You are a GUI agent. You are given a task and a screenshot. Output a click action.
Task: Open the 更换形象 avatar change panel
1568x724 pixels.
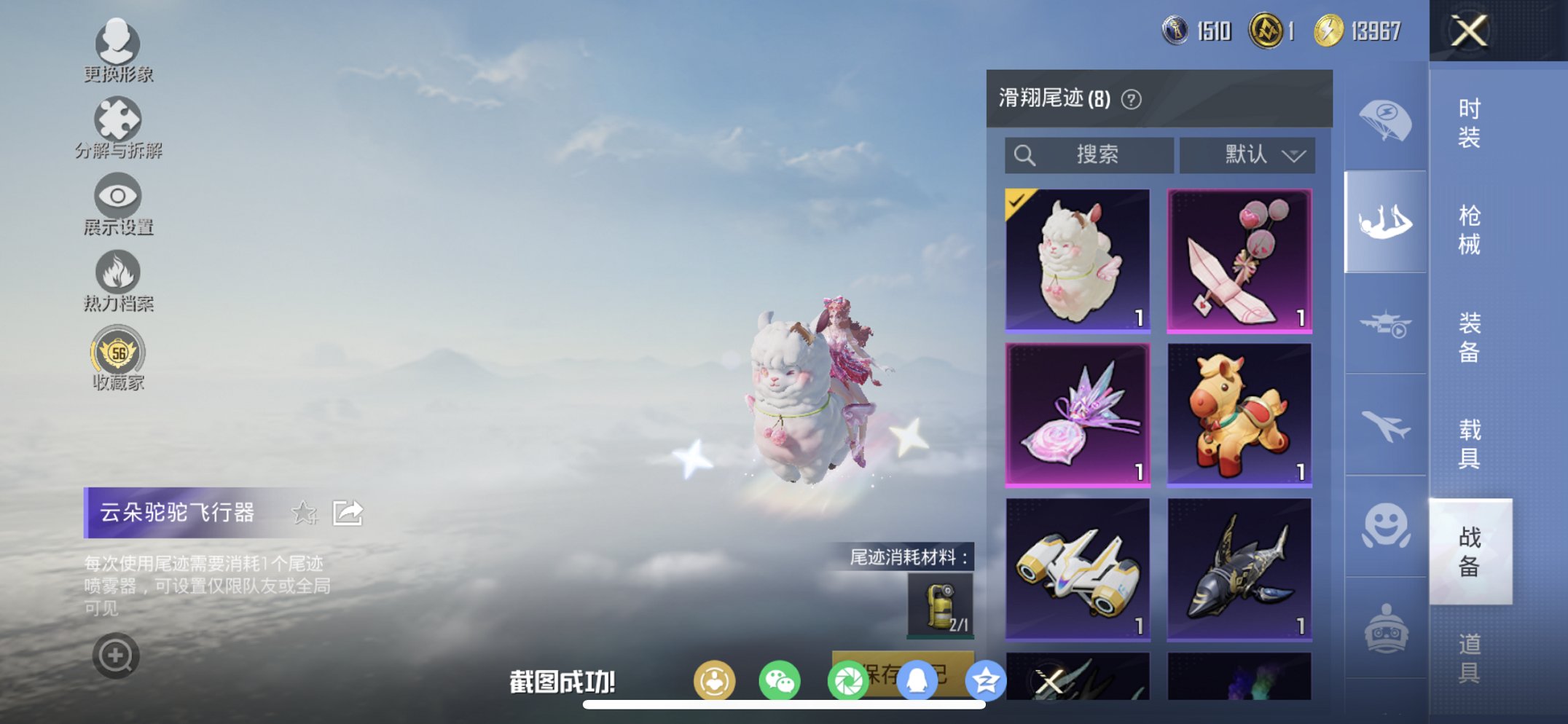click(119, 50)
